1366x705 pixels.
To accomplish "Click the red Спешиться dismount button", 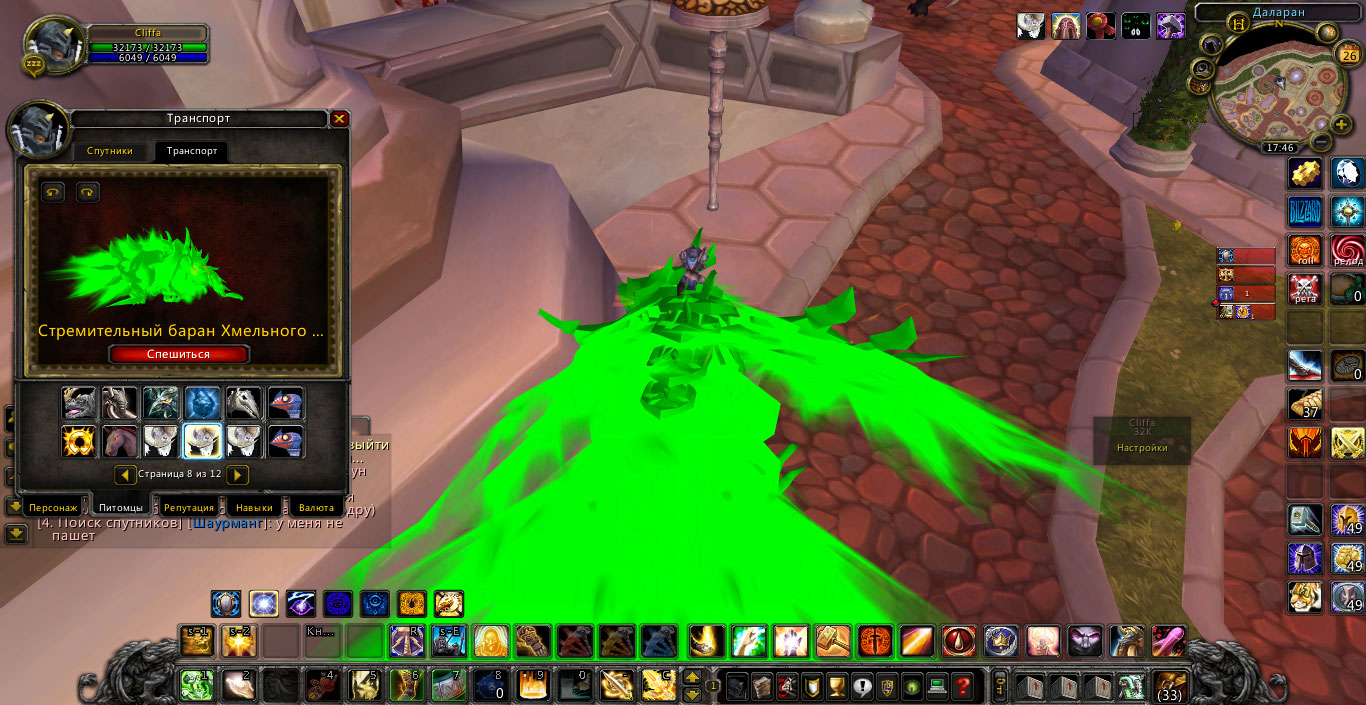I will click(x=179, y=354).
